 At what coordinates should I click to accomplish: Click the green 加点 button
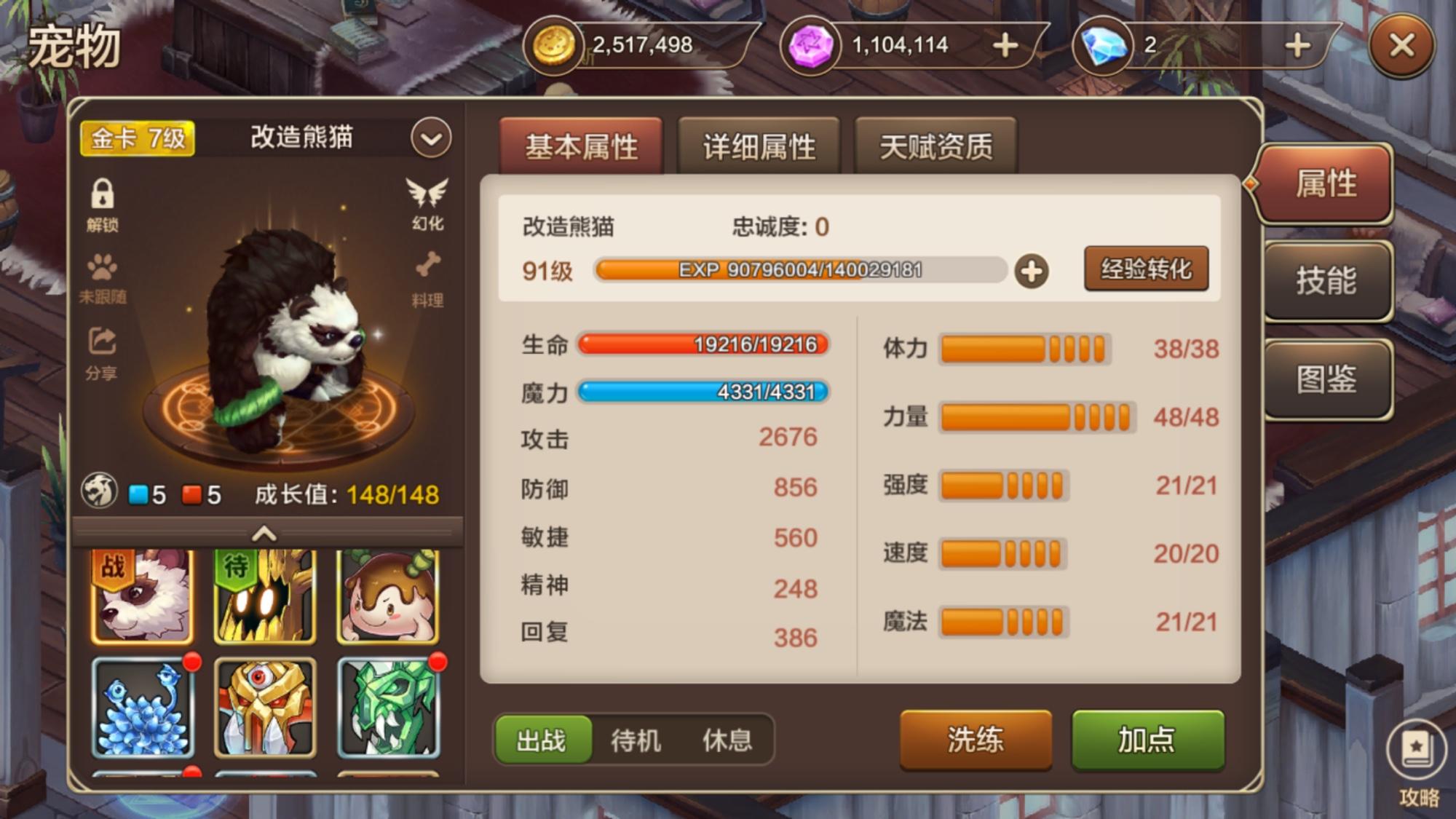[x=1147, y=740]
